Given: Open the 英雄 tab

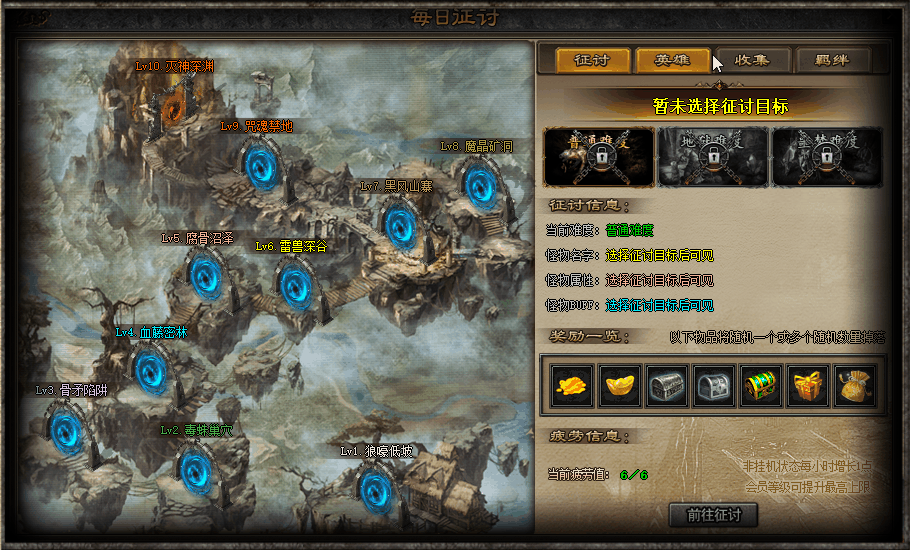Looking at the screenshot, I should 672,61.
